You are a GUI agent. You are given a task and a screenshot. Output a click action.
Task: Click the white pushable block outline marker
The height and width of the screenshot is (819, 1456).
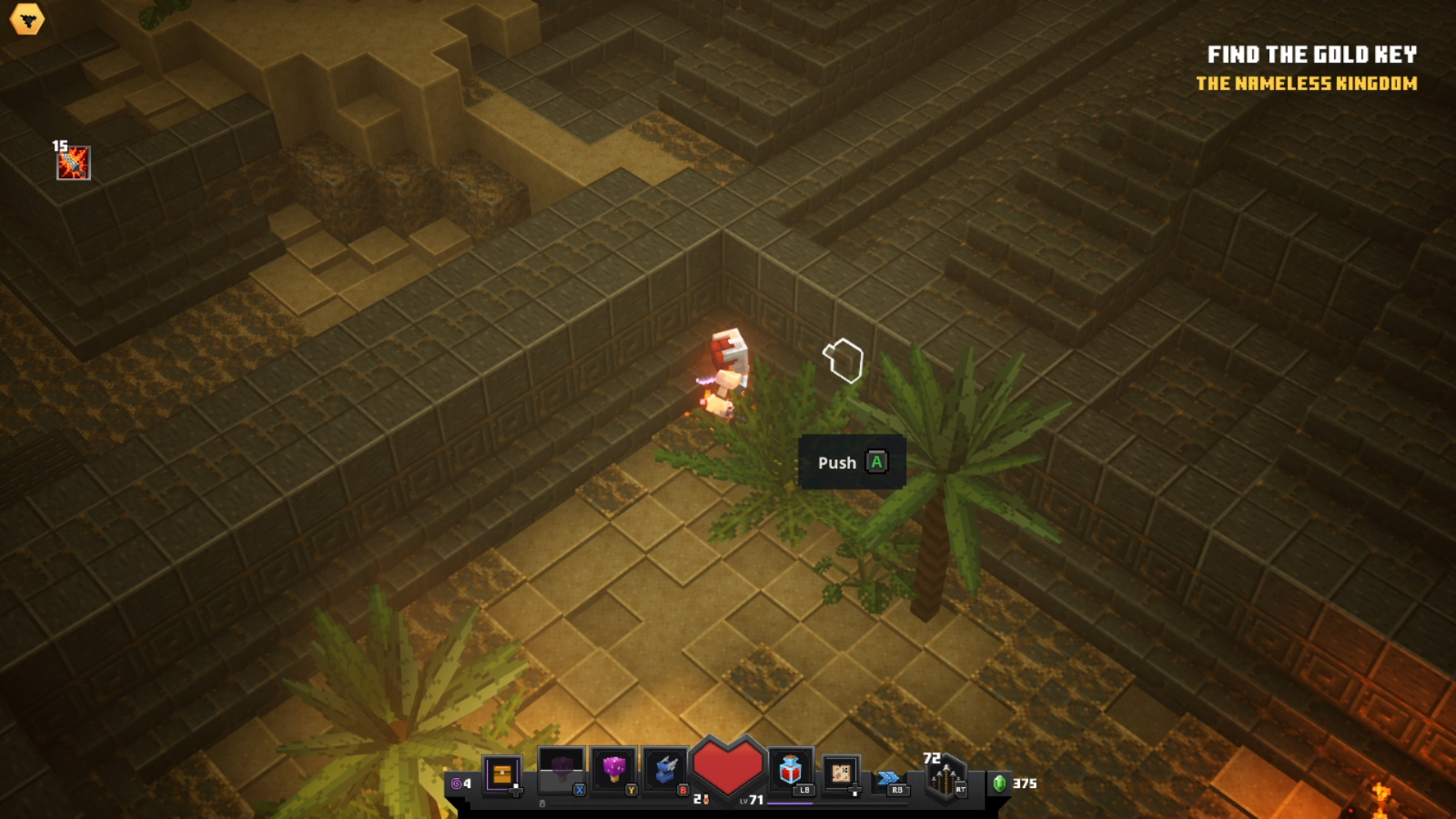844,359
